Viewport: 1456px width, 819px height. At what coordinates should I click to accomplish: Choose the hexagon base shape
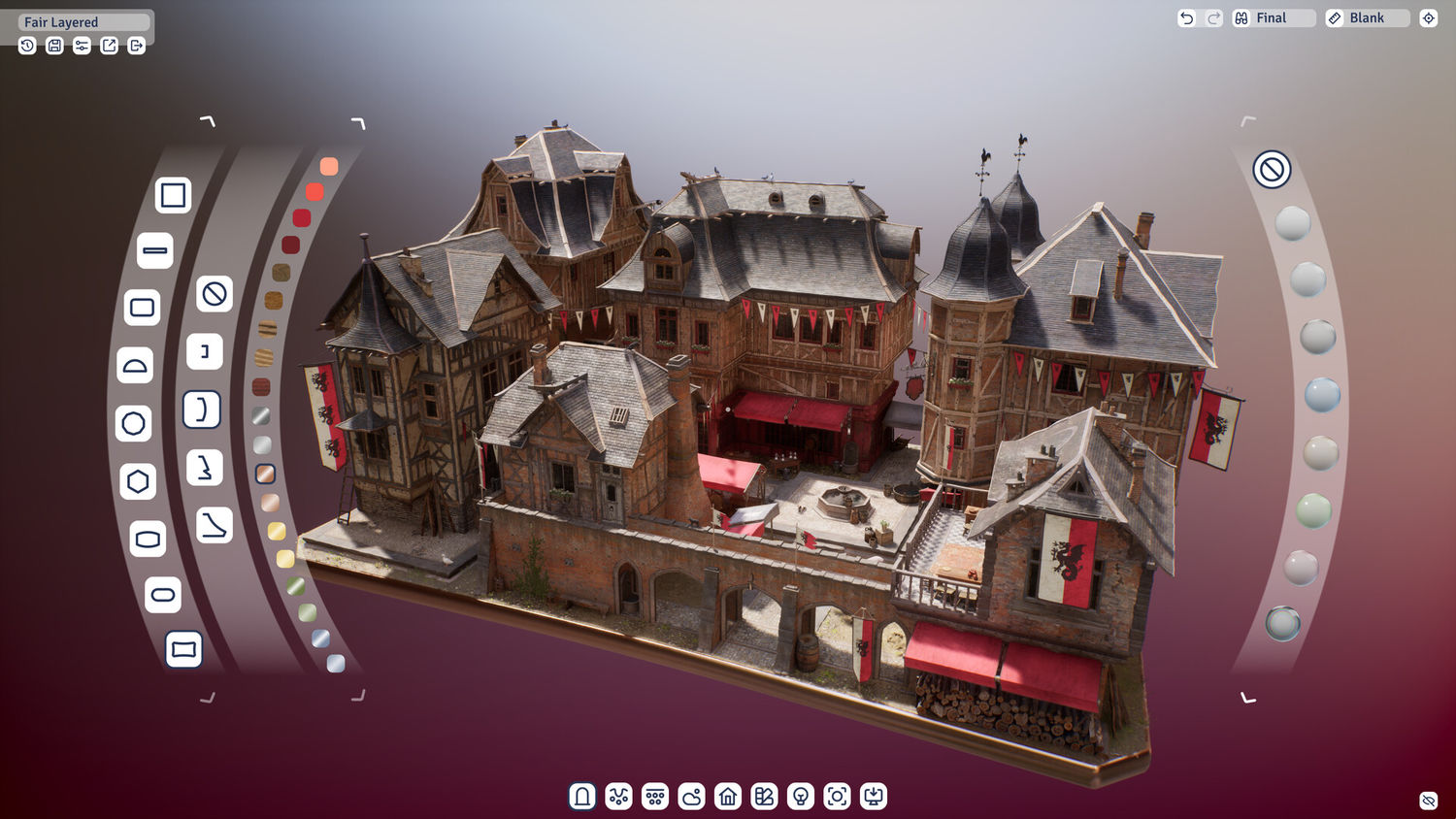click(138, 481)
